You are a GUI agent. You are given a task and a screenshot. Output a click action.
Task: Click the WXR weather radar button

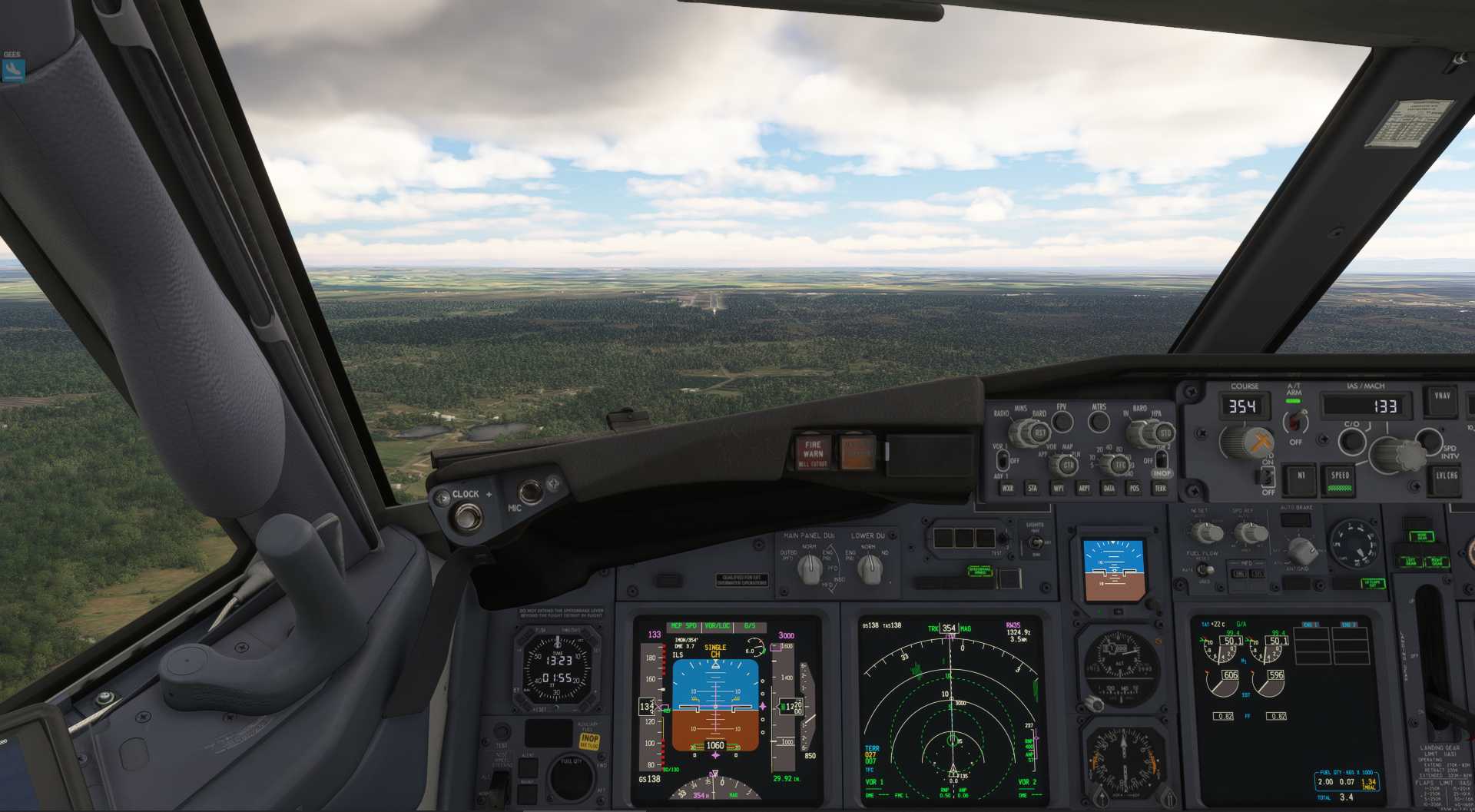1007,488
